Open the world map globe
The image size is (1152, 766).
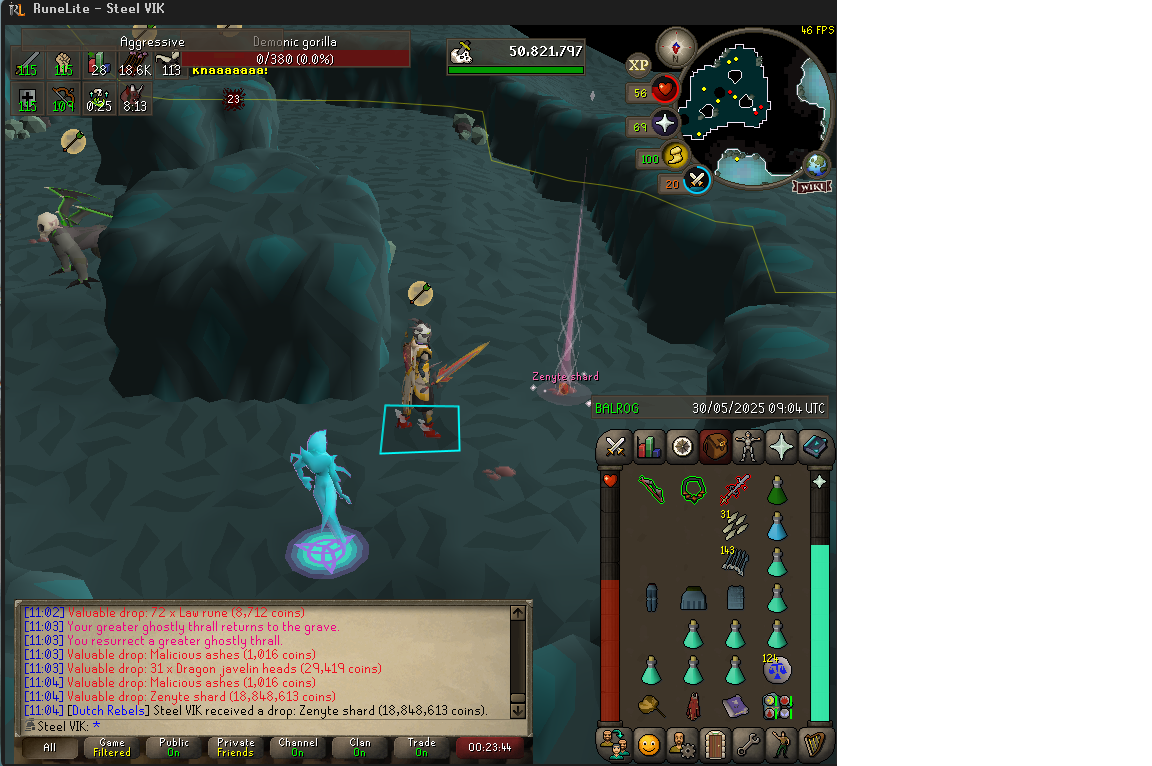pyautogui.click(x=817, y=164)
